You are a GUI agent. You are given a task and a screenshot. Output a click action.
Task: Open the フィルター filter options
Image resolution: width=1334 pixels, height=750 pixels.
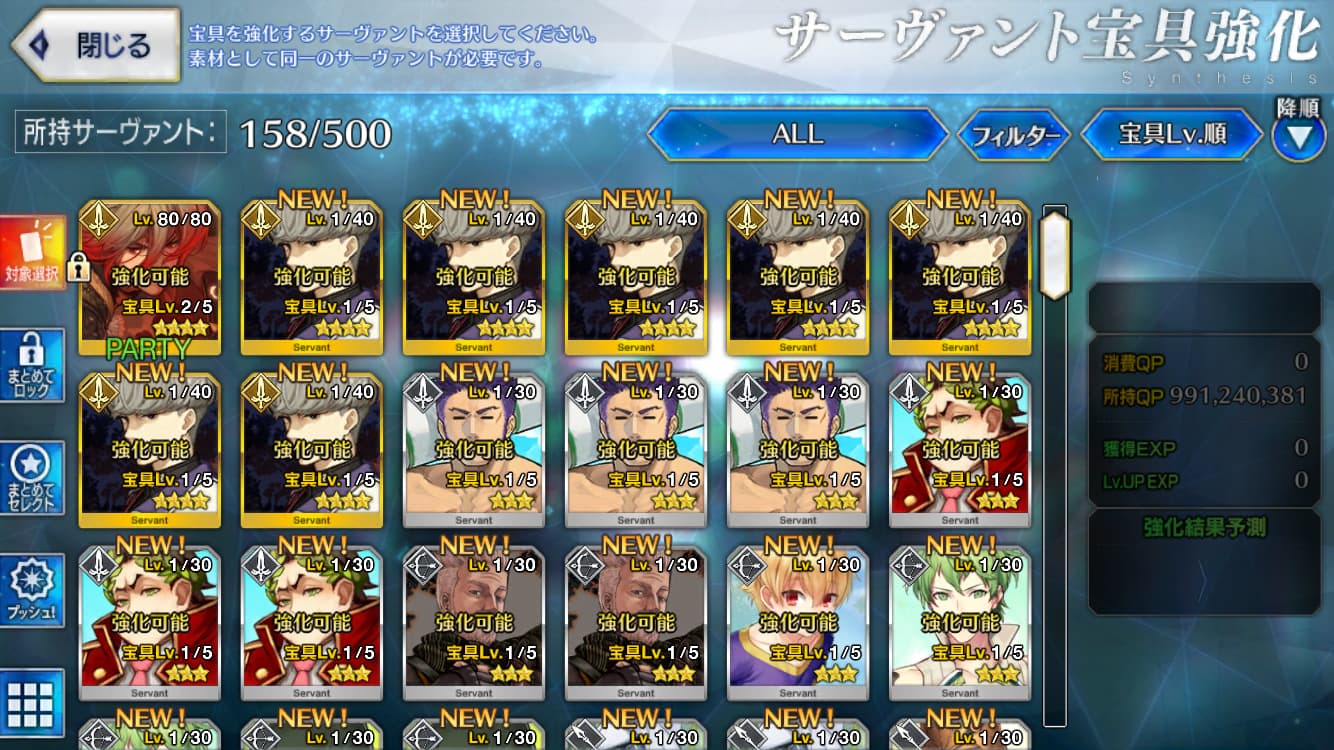1014,135
